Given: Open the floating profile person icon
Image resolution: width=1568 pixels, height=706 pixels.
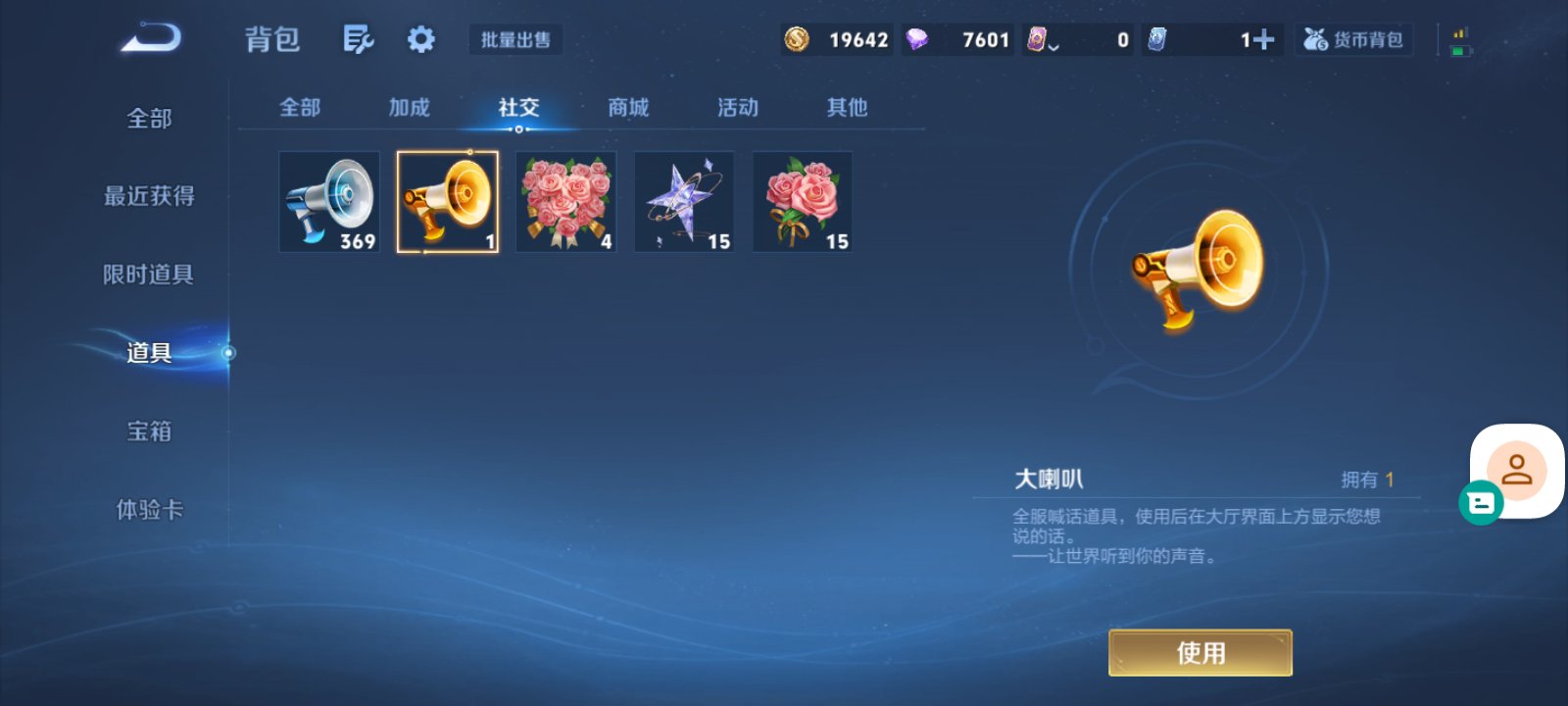Looking at the screenshot, I should [1516, 470].
